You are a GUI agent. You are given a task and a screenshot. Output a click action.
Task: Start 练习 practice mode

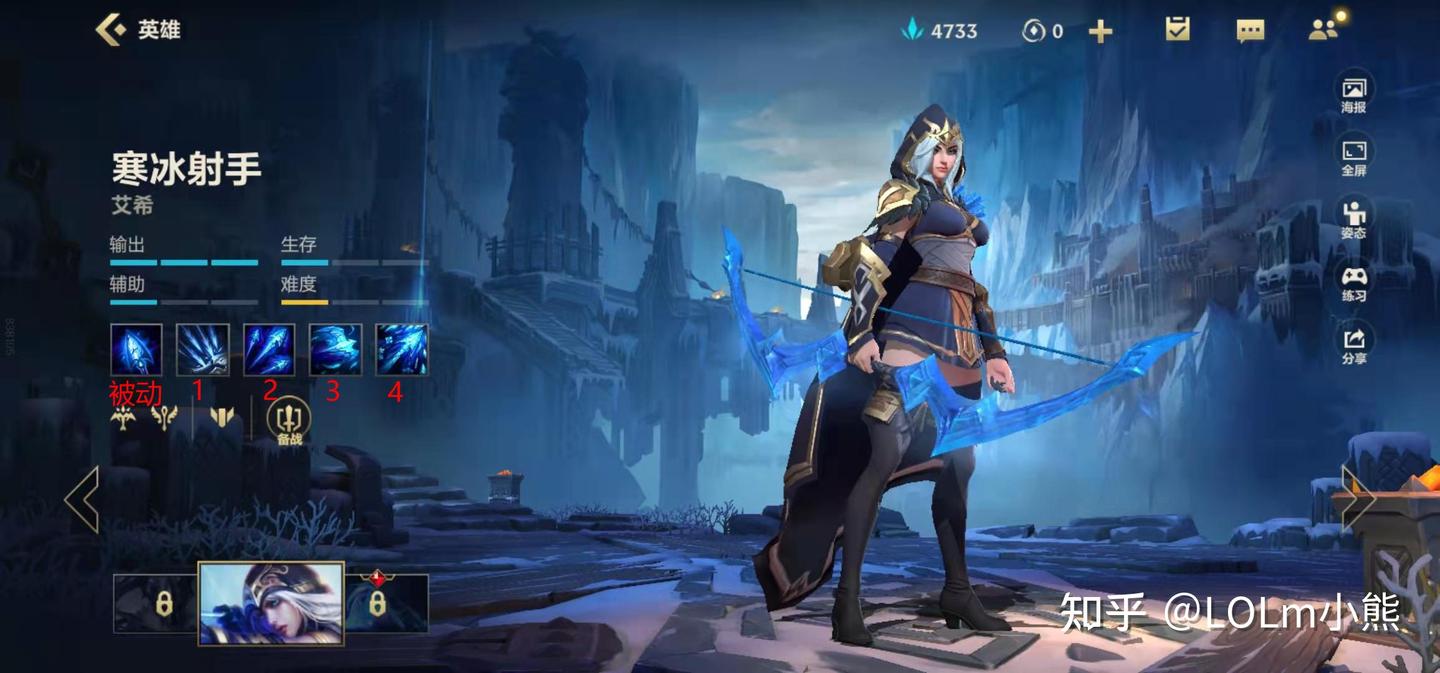tap(1354, 283)
